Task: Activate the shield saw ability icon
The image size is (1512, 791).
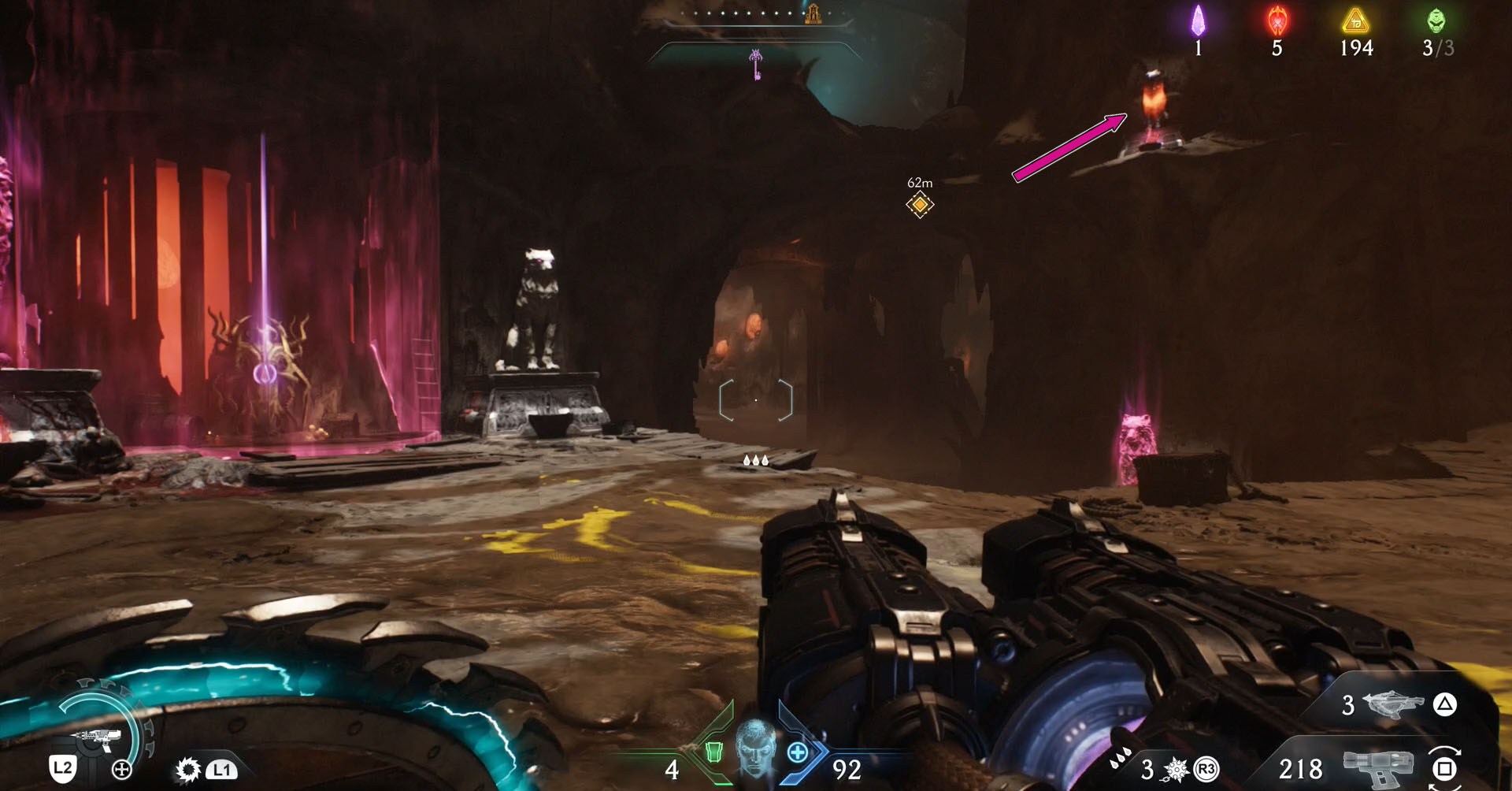Action: (x=188, y=769)
